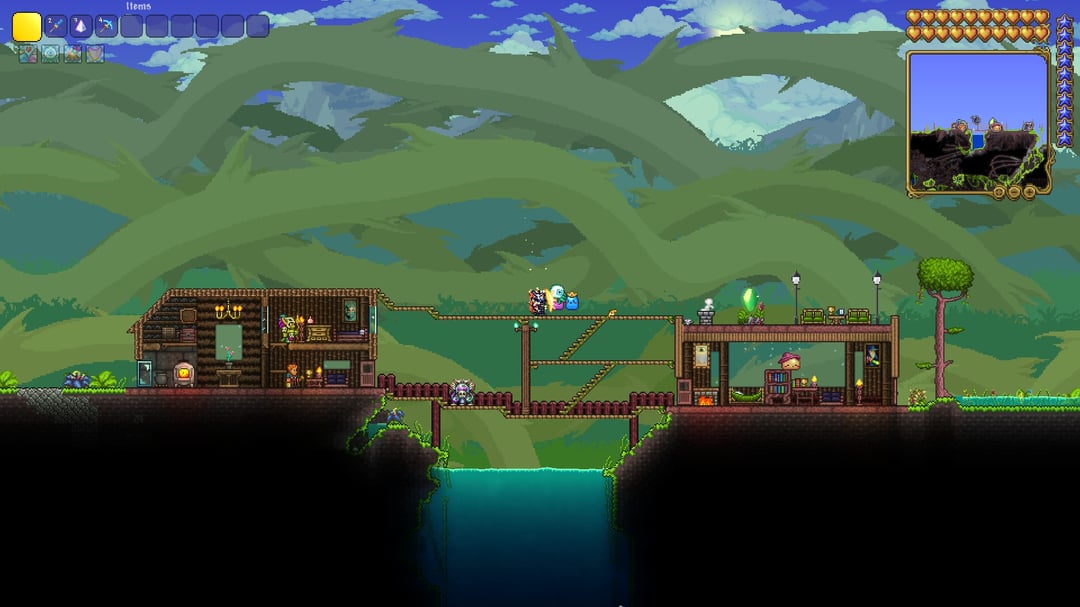Click the minimap in the gold frame
Image resolution: width=1080 pixels, height=607 pixels.
(977, 118)
